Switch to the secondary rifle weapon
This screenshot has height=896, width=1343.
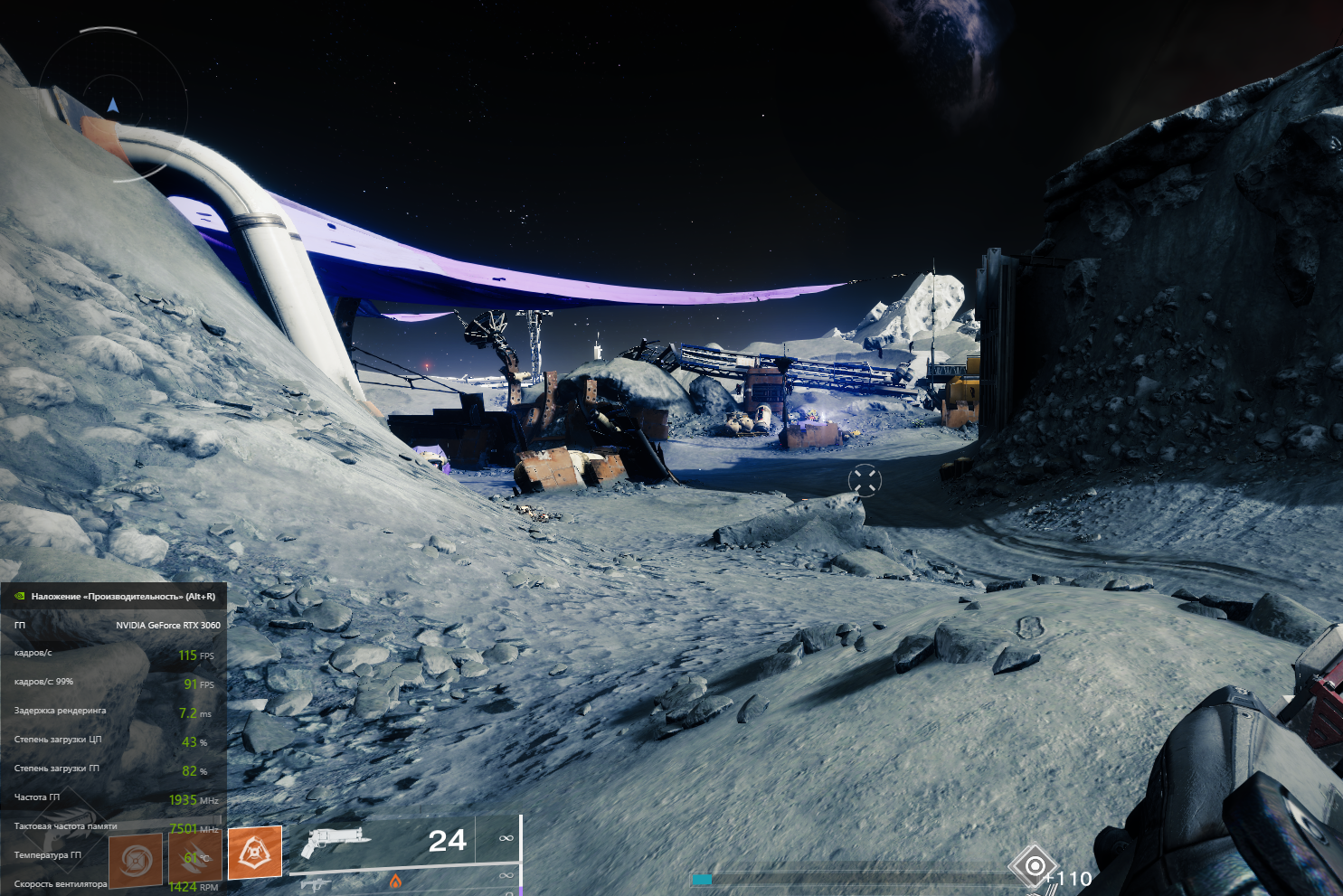tap(315, 883)
